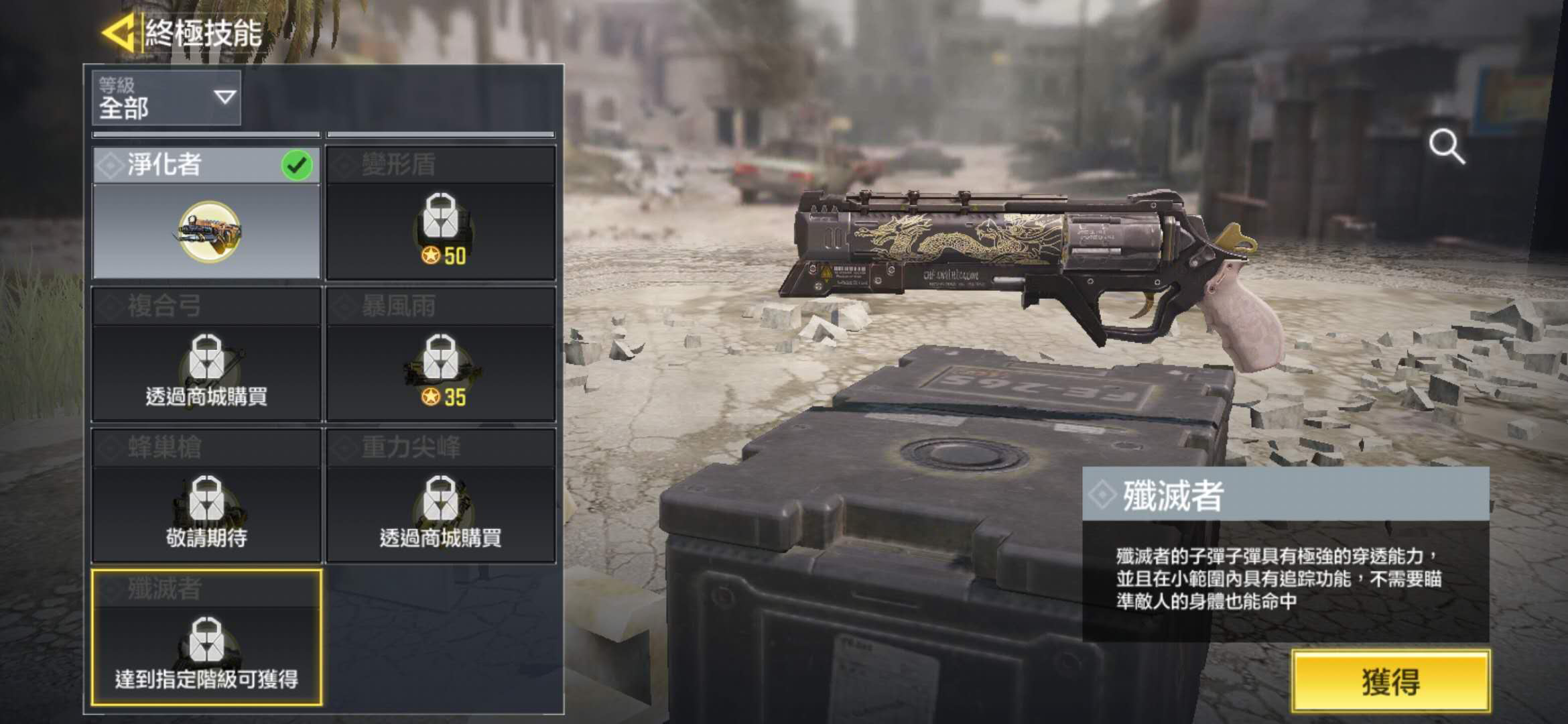Choose the locked 重力尖峰 skill tile
1568x724 pixels.
tap(440, 495)
